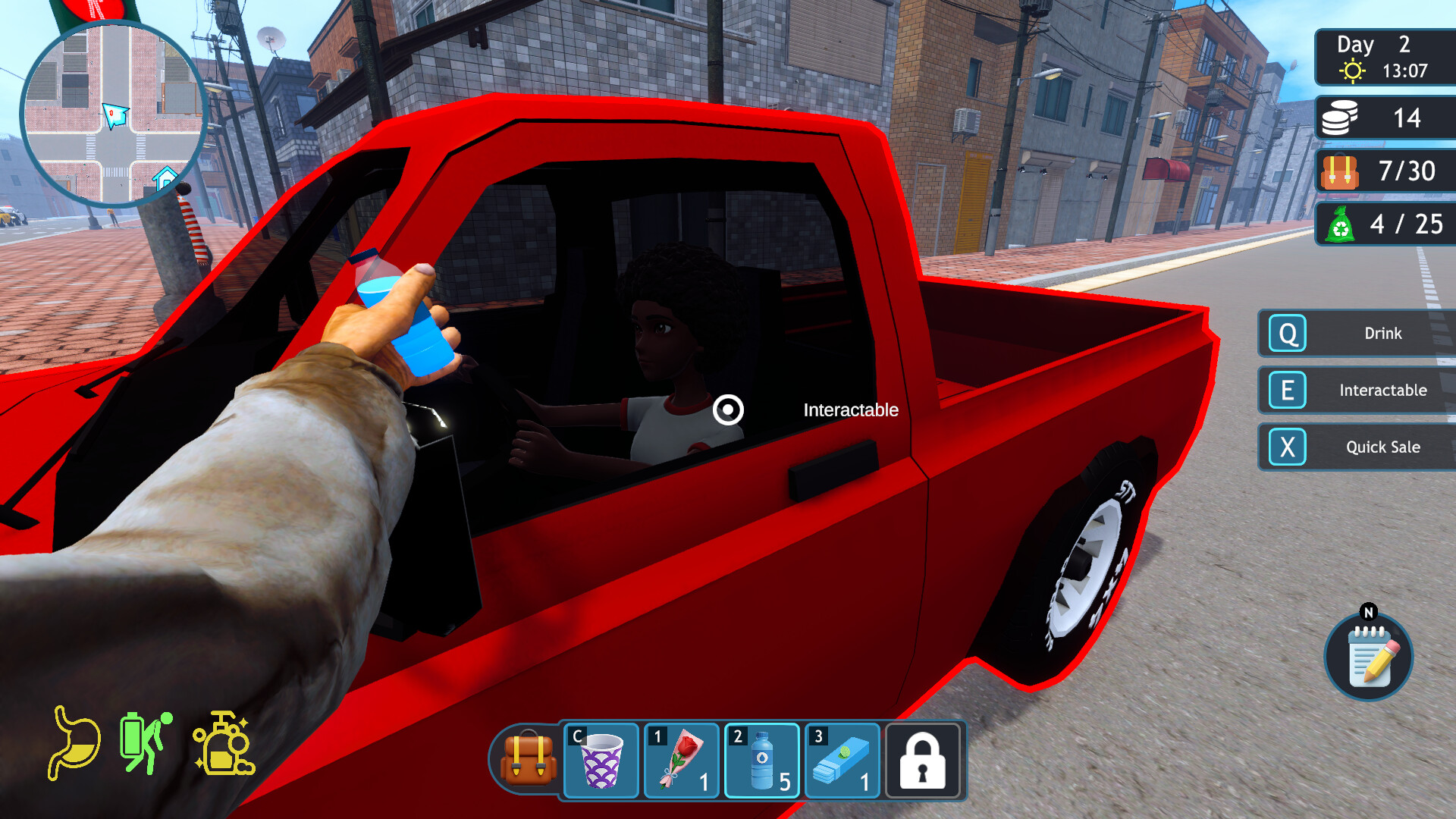Image resolution: width=1456 pixels, height=819 pixels.
Task: Select the red rose bouquet slot
Action: (x=682, y=760)
